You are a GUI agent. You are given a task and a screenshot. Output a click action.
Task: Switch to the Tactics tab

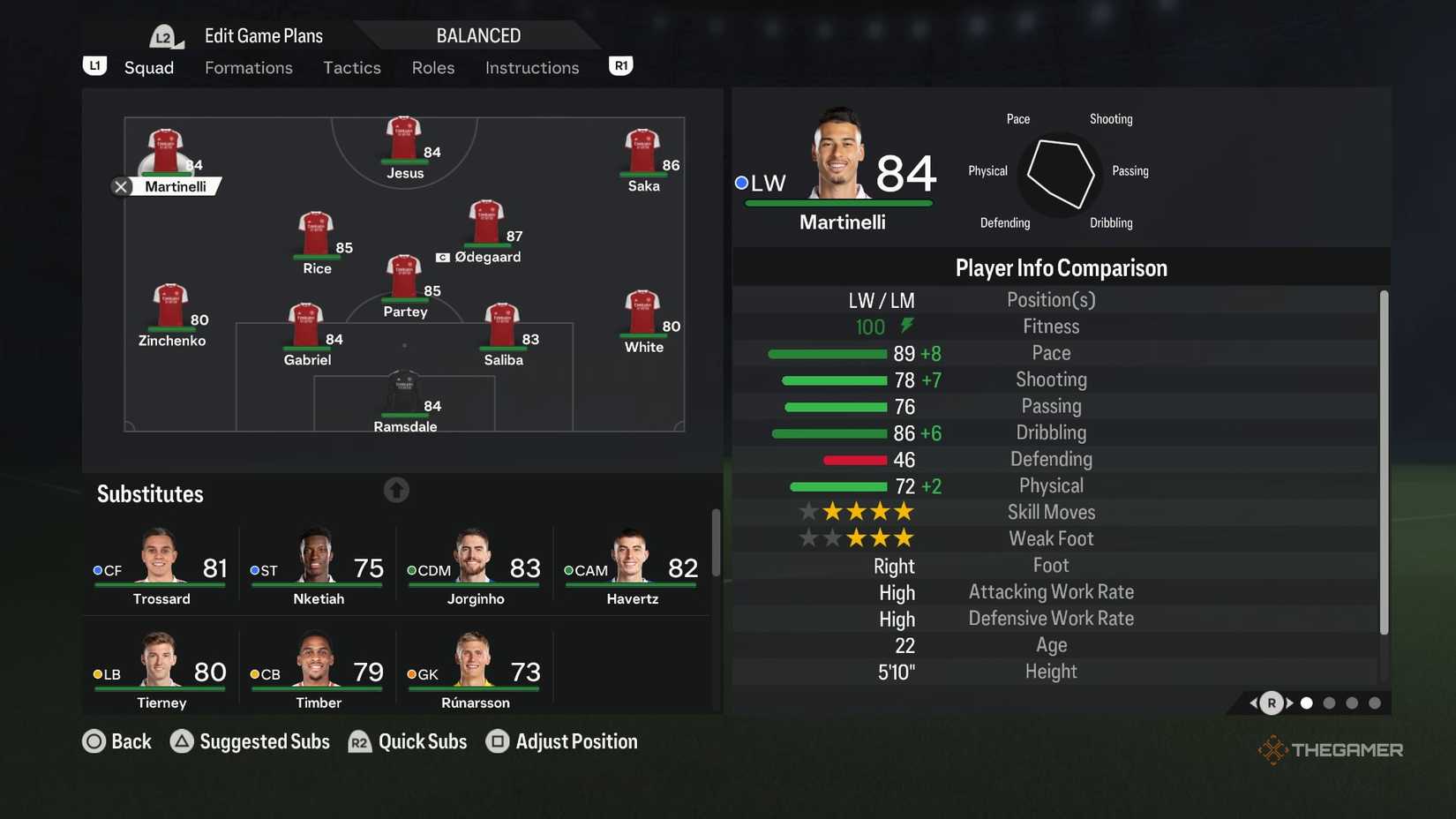(351, 67)
